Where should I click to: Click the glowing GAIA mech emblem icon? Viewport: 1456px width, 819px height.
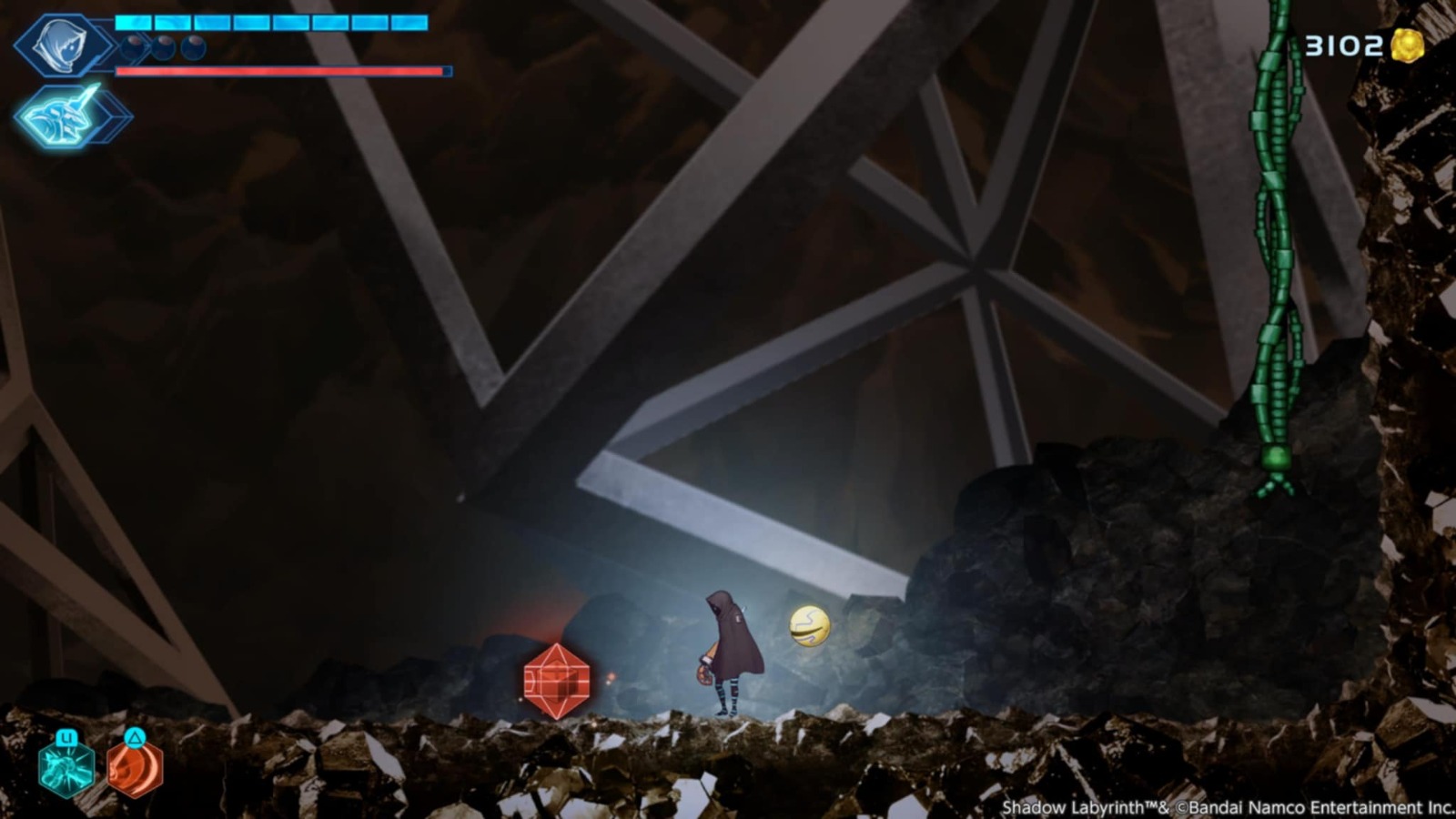pyautogui.click(x=56, y=114)
